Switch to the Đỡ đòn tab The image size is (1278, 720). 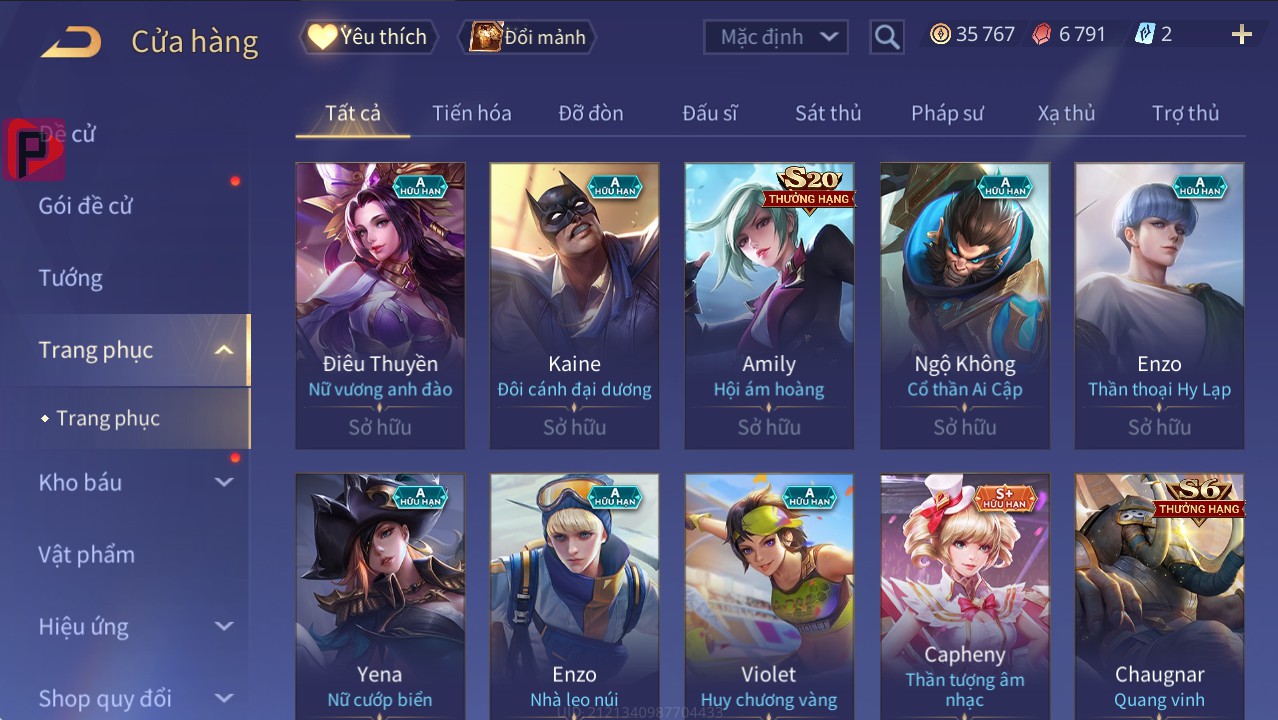click(x=590, y=113)
